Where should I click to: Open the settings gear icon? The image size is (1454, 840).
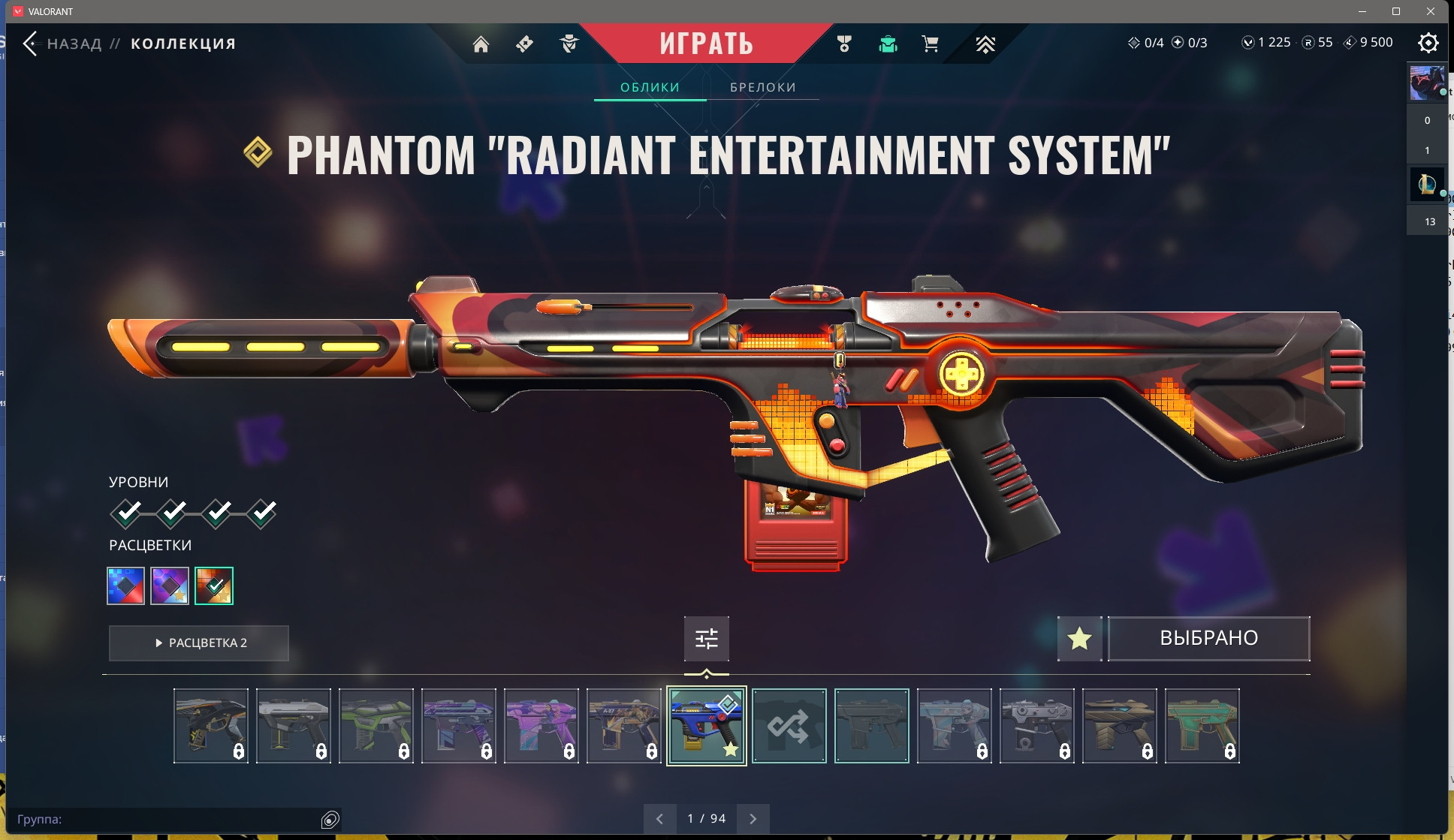click(x=1428, y=43)
